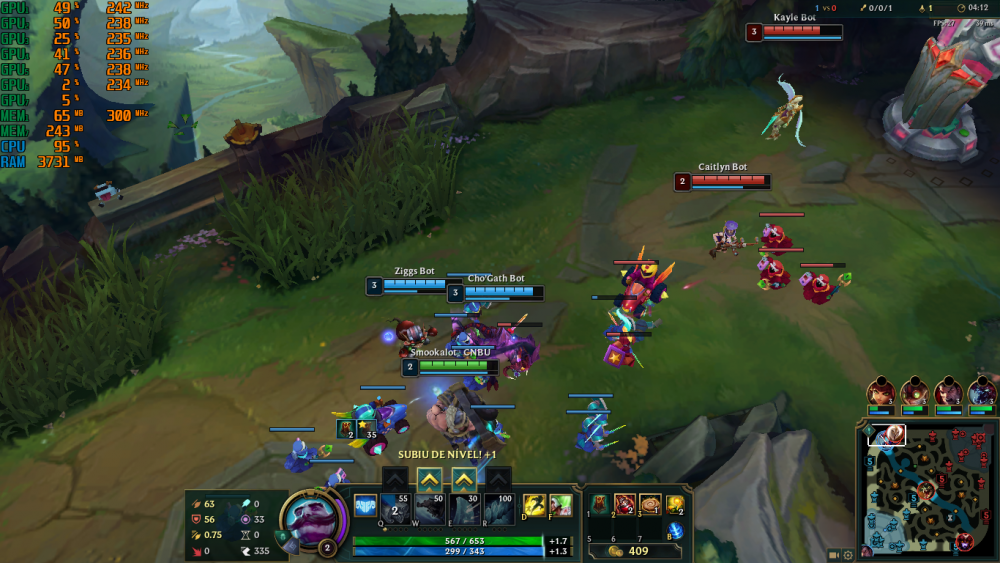Viewport: 1000px width, 563px height.
Task: Toggle the camera lock button below minimap
Action: [x=834, y=555]
